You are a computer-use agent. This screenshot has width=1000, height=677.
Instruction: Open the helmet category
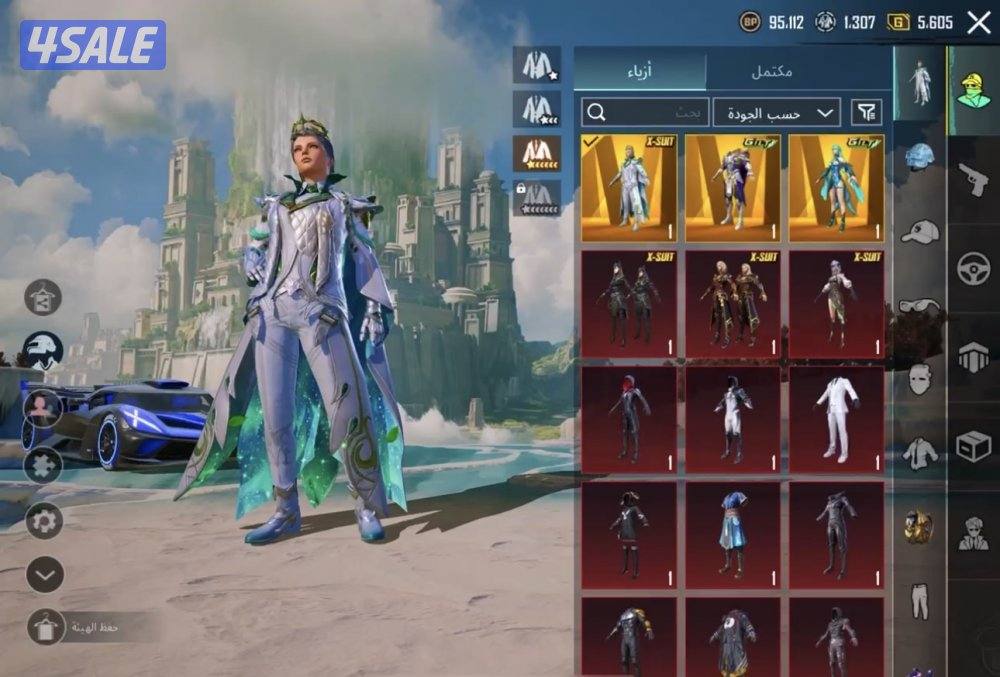tap(919, 157)
